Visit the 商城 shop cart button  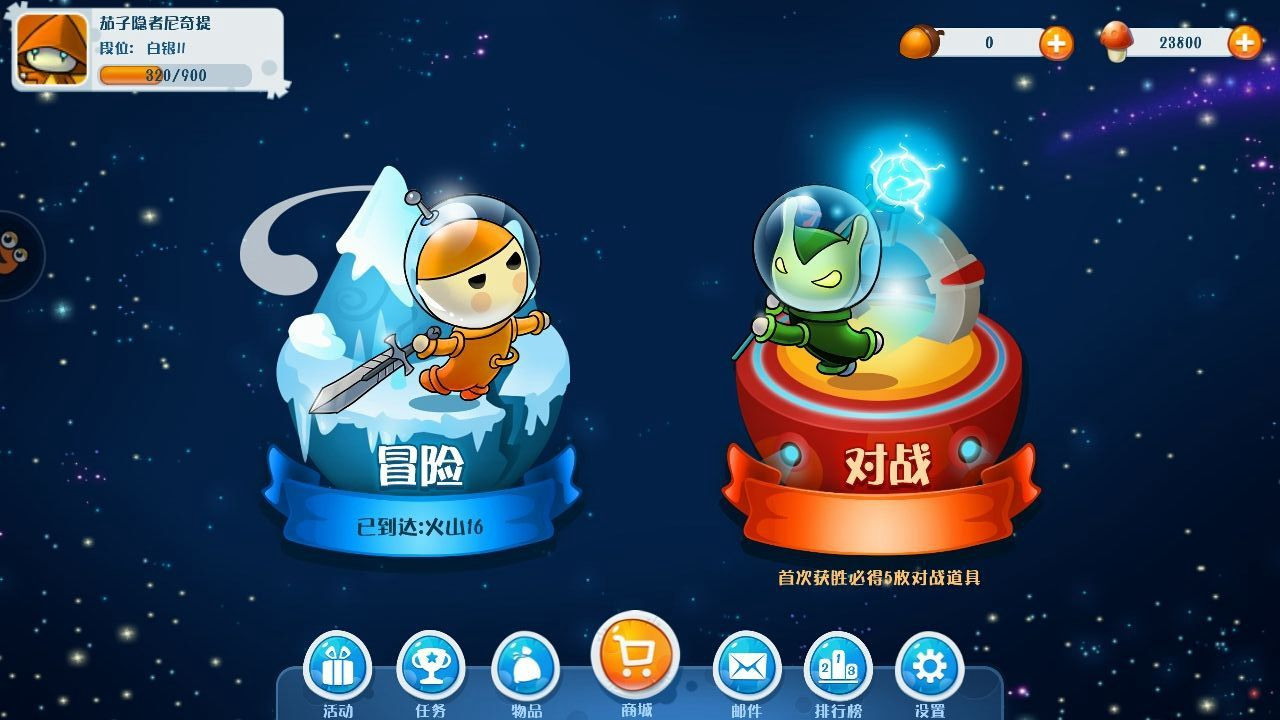click(635, 656)
